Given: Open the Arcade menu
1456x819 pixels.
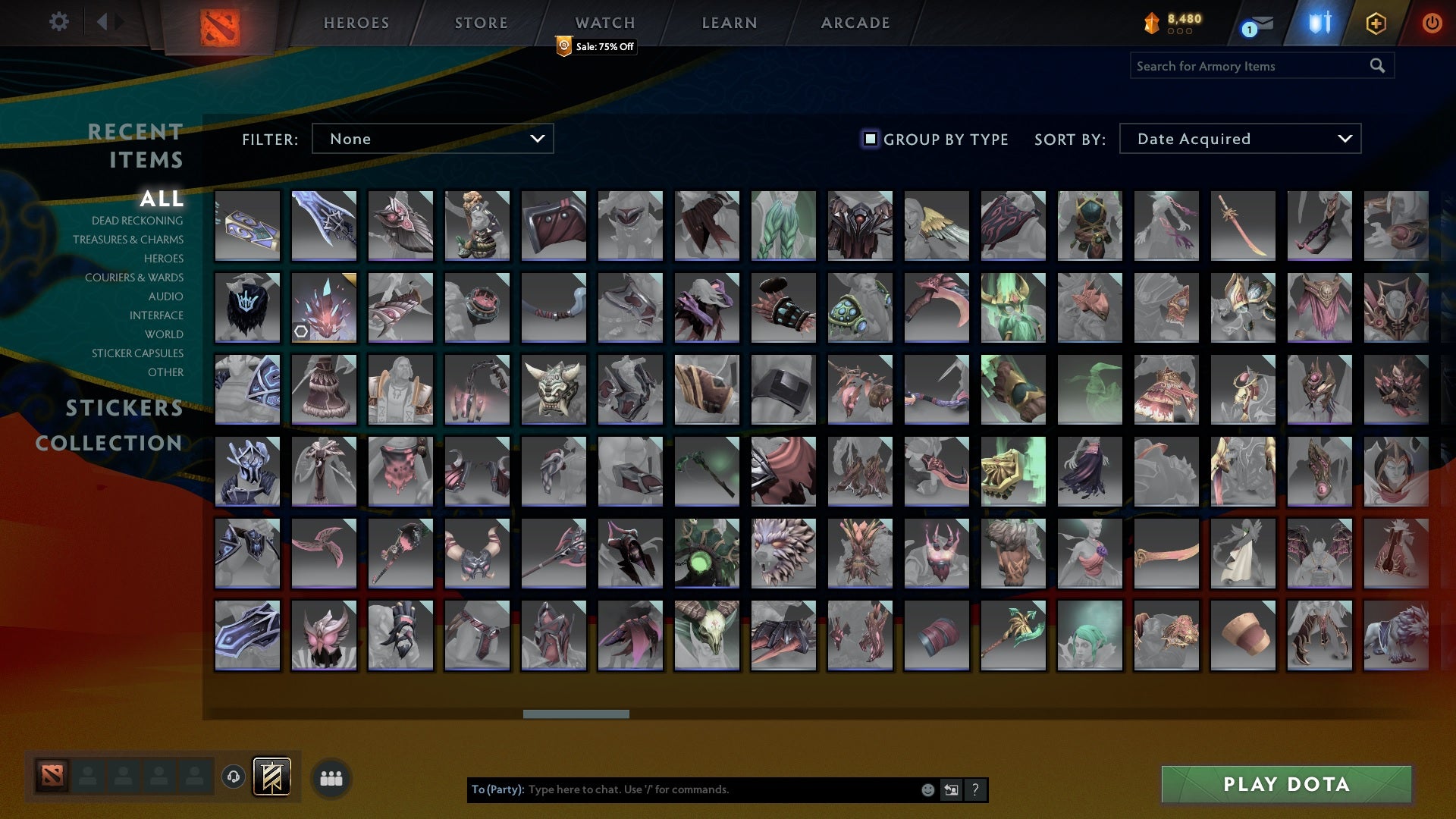Looking at the screenshot, I should [854, 23].
